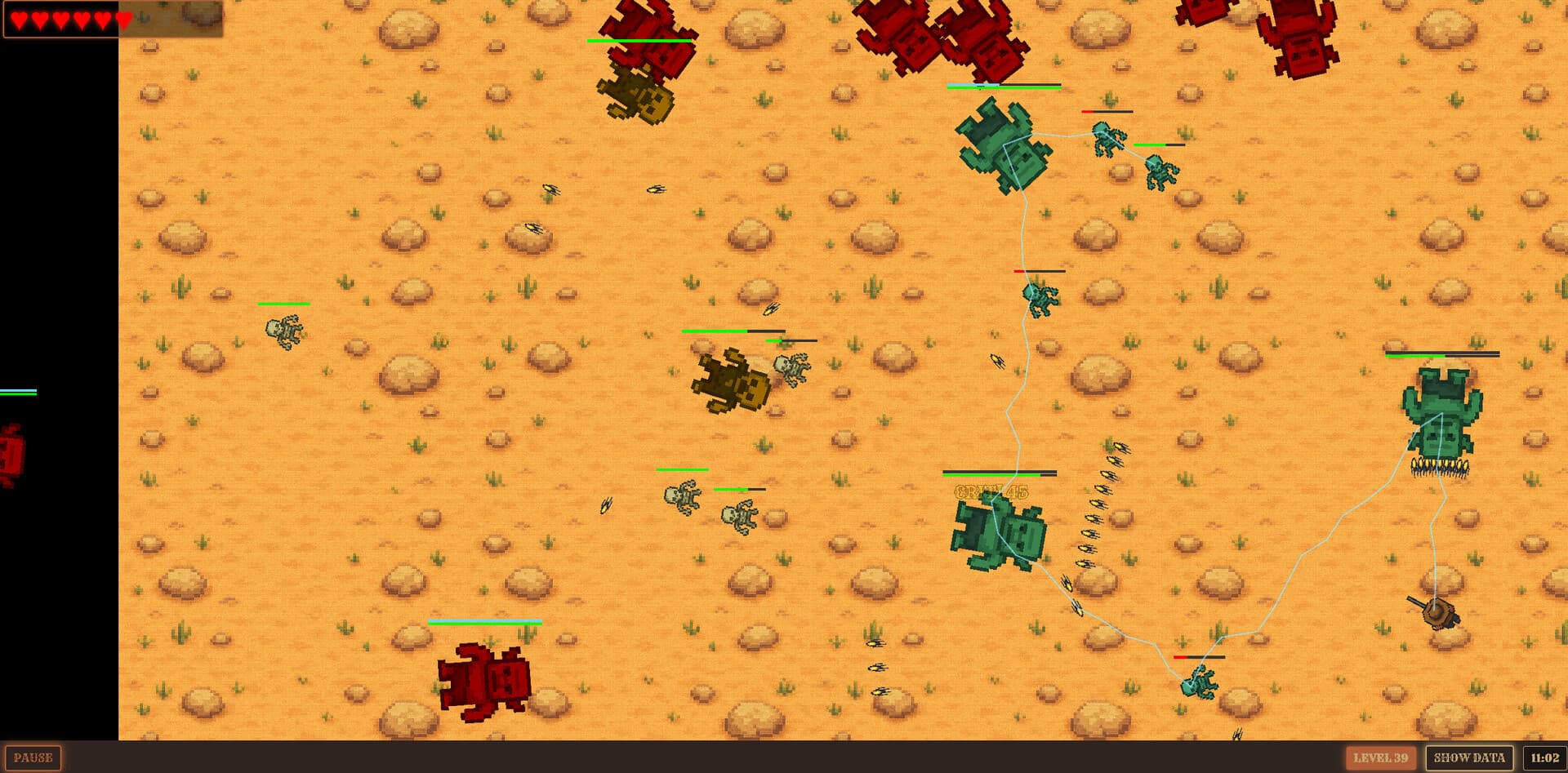Image resolution: width=1568 pixels, height=773 pixels.
Task: Select the small green enemy mid-screen with red health bar
Action: [1037, 300]
